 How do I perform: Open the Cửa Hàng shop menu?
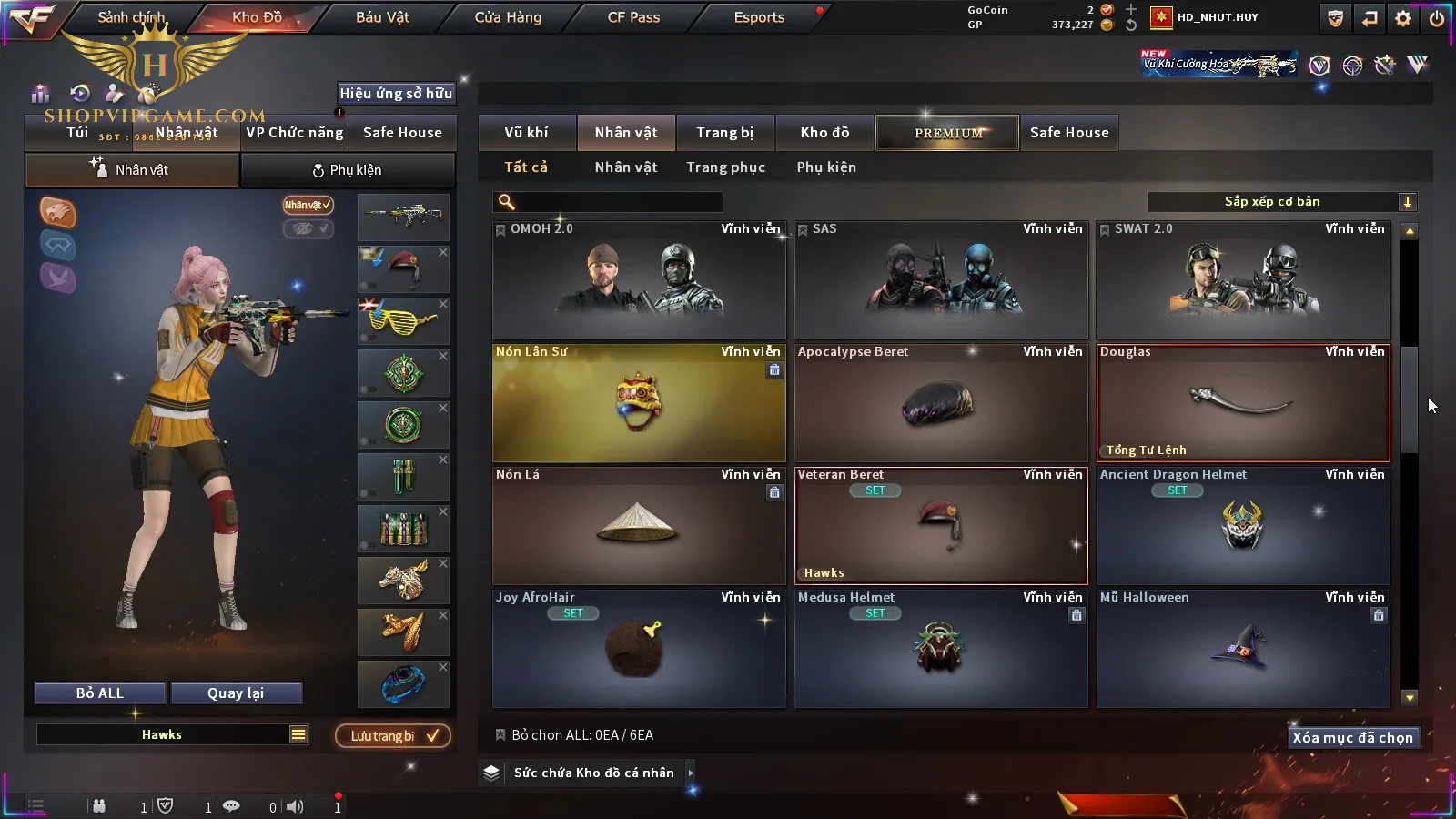(x=508, y=17)
